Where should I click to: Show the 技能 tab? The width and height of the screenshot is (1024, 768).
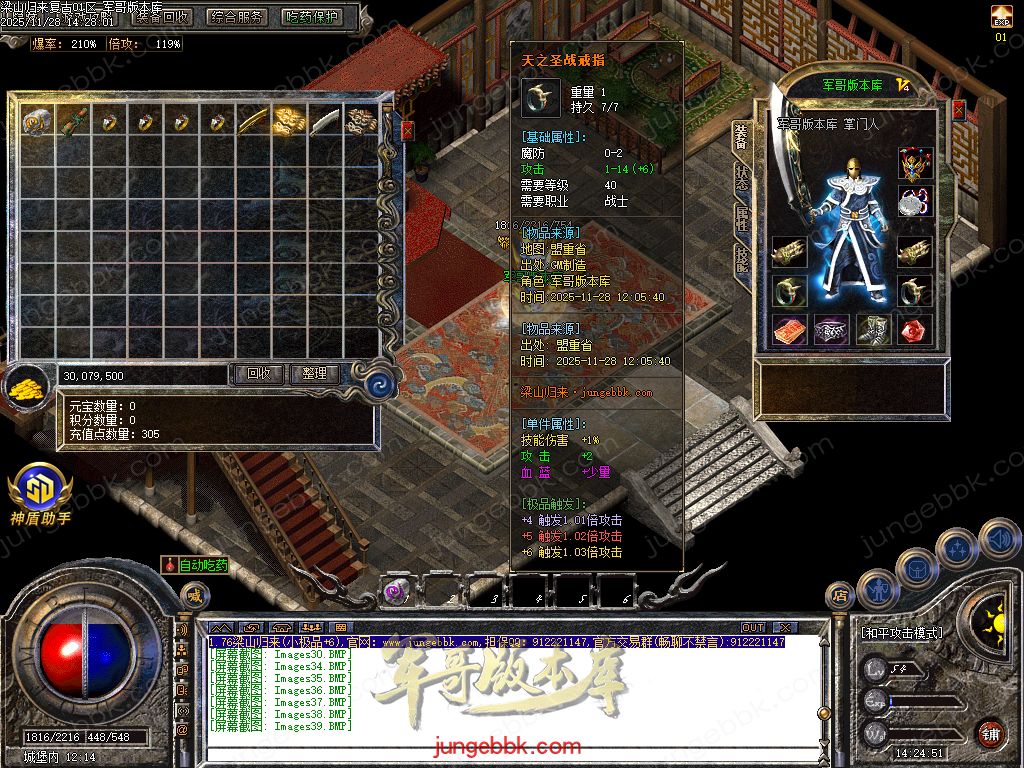click(742, 260)
